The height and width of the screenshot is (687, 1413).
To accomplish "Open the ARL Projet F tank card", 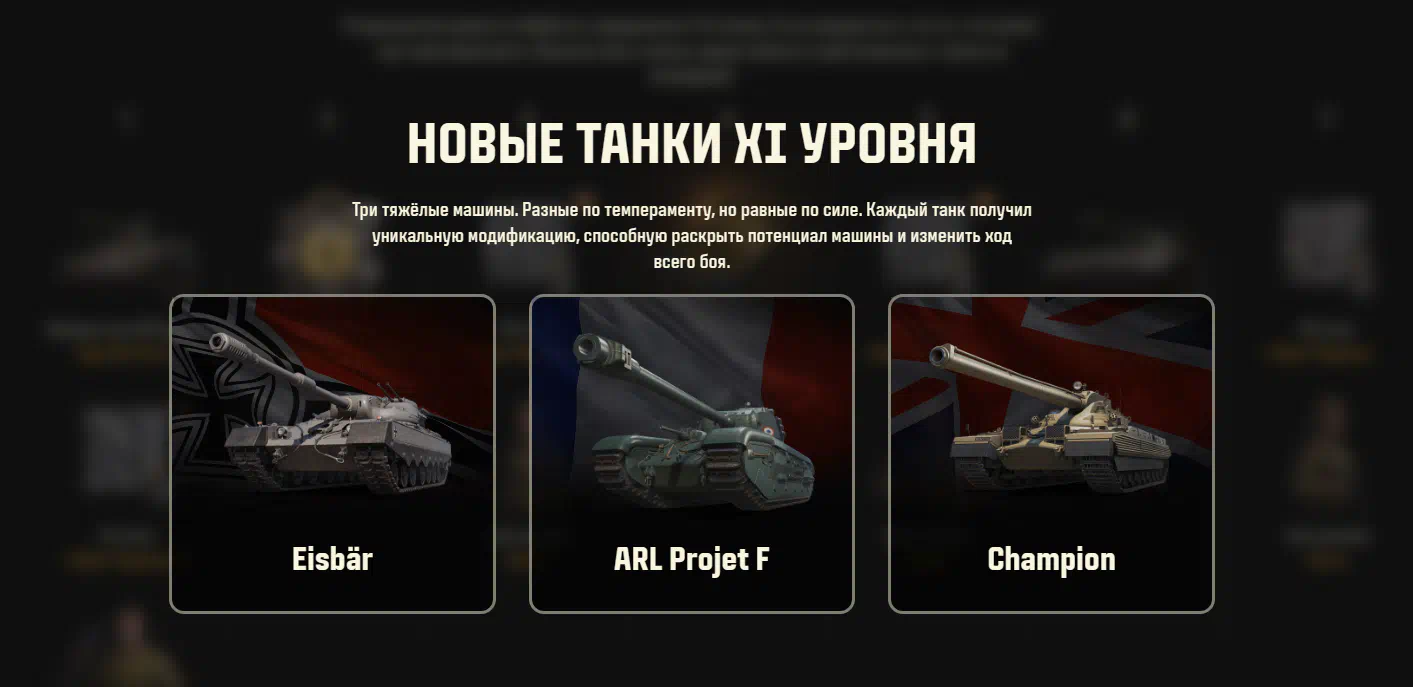I will [x=691, y=453].
